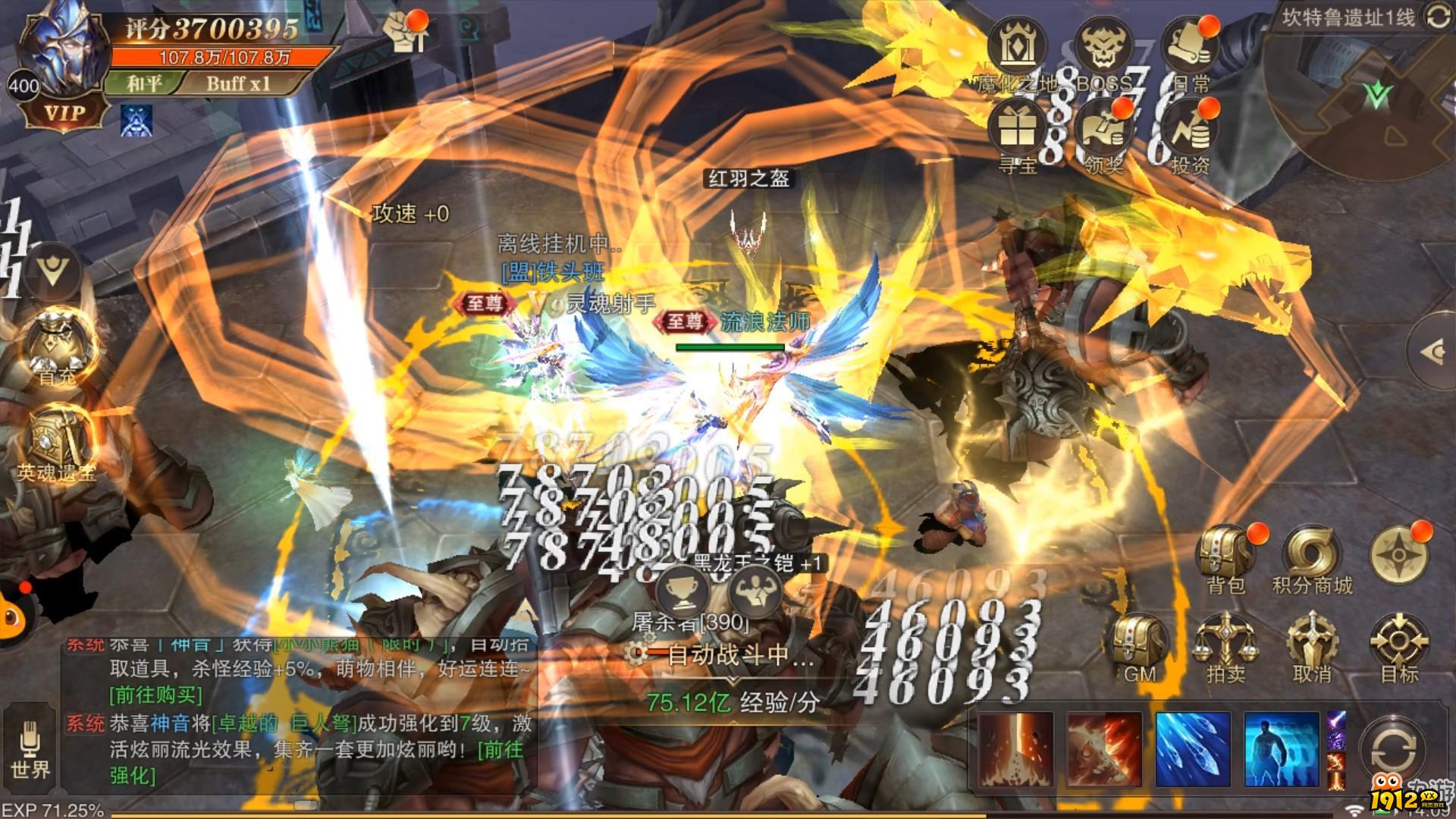Switch line with the refresh icon
This screenshot has height=819, width=1456.
point(1436,17)
